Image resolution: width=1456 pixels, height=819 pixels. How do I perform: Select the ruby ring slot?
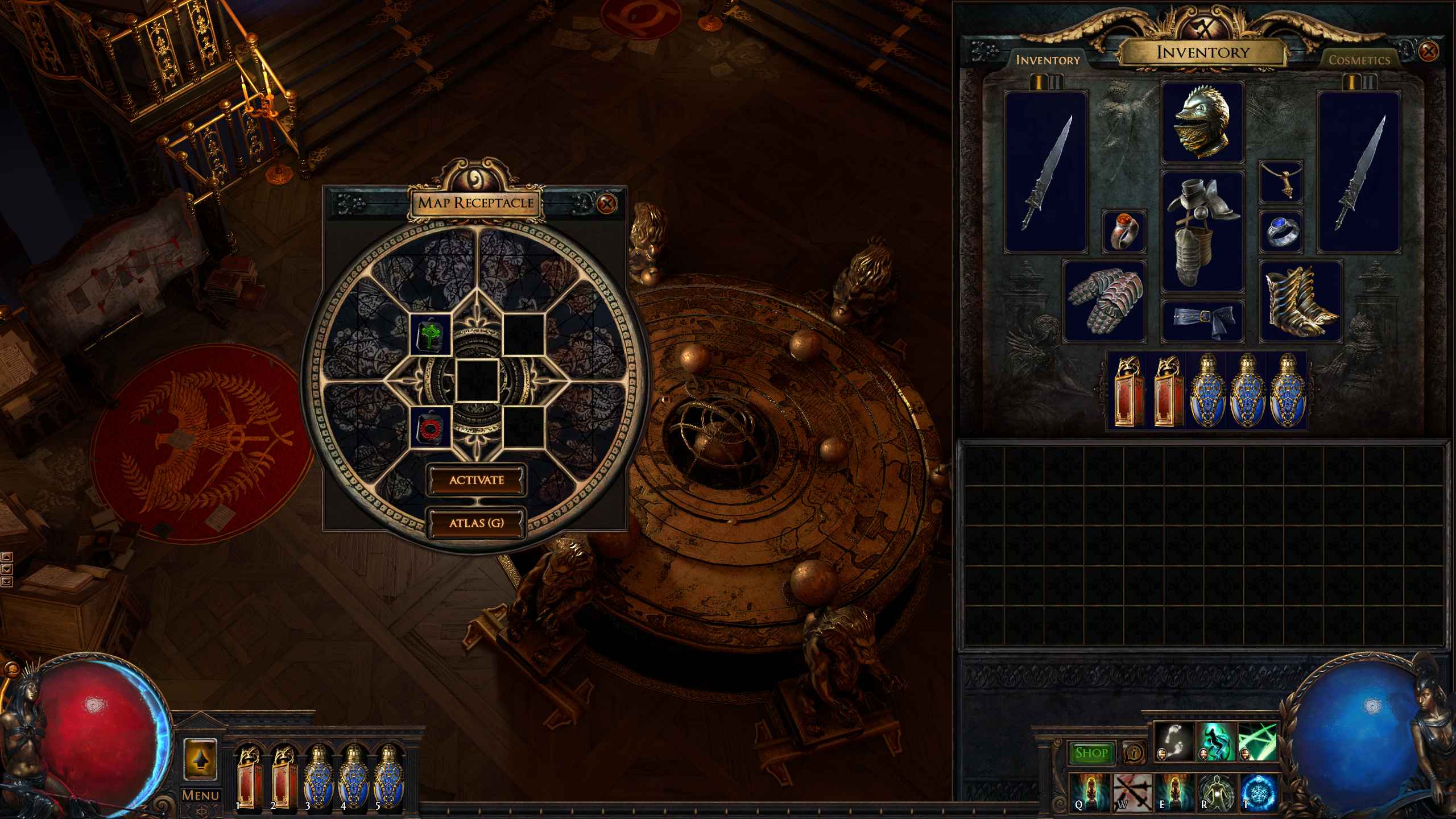(x=1123, y=231)
